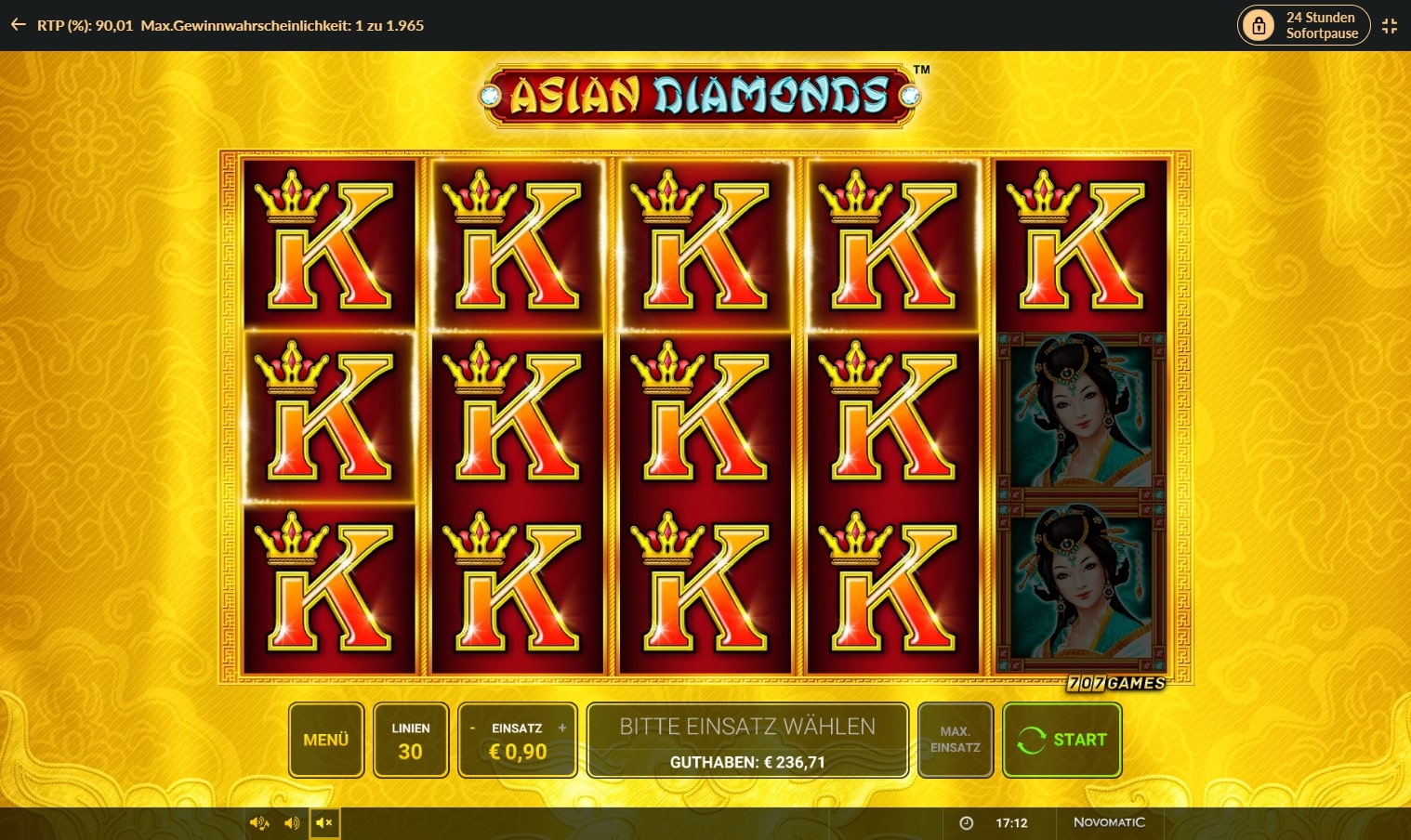Image resolution: width=1411 pixels, height=840 pixels.
Task: Switch to sound effects only mode
Action: point(291,822)
